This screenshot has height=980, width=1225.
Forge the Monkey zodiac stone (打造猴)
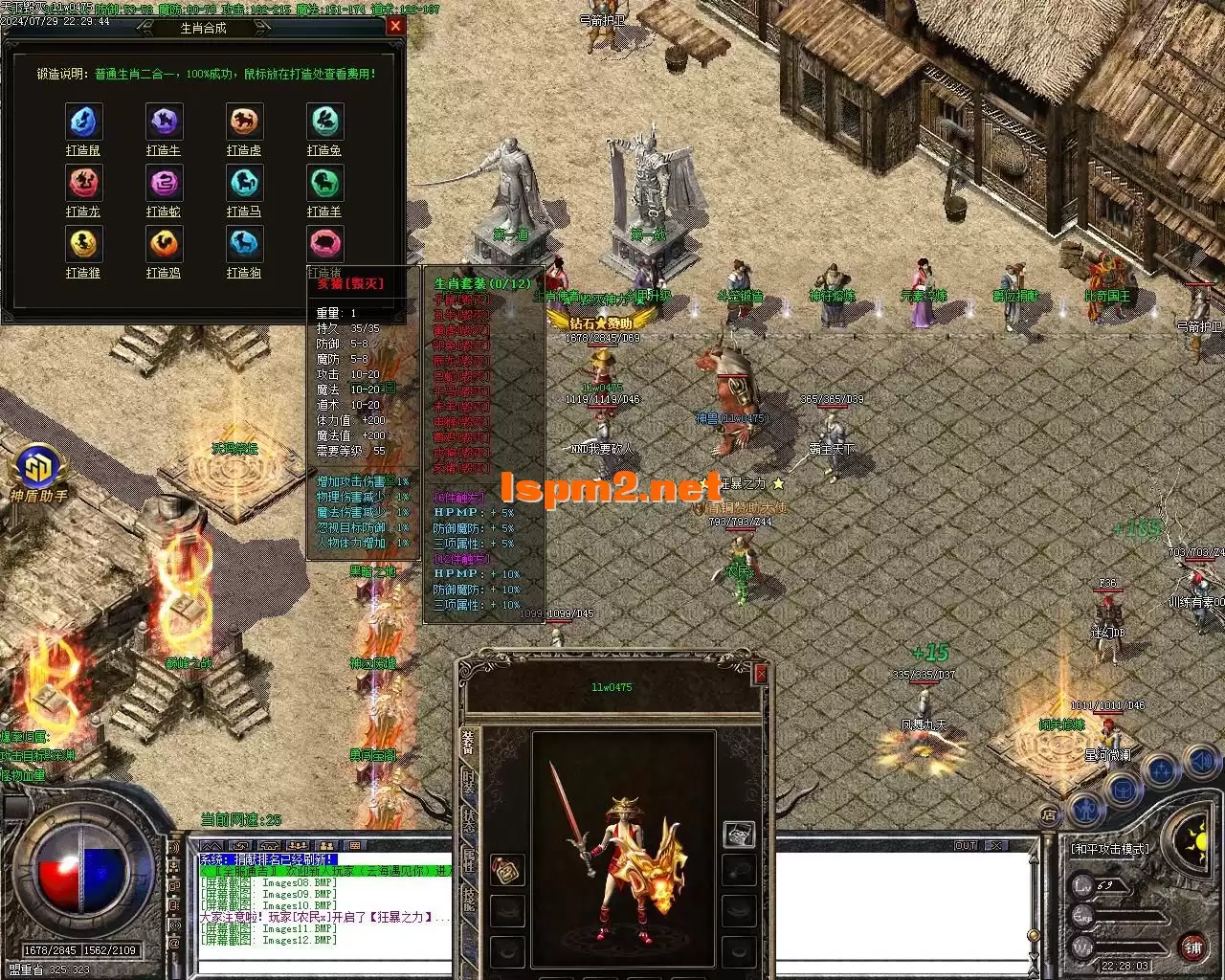(x=83, y=245)
